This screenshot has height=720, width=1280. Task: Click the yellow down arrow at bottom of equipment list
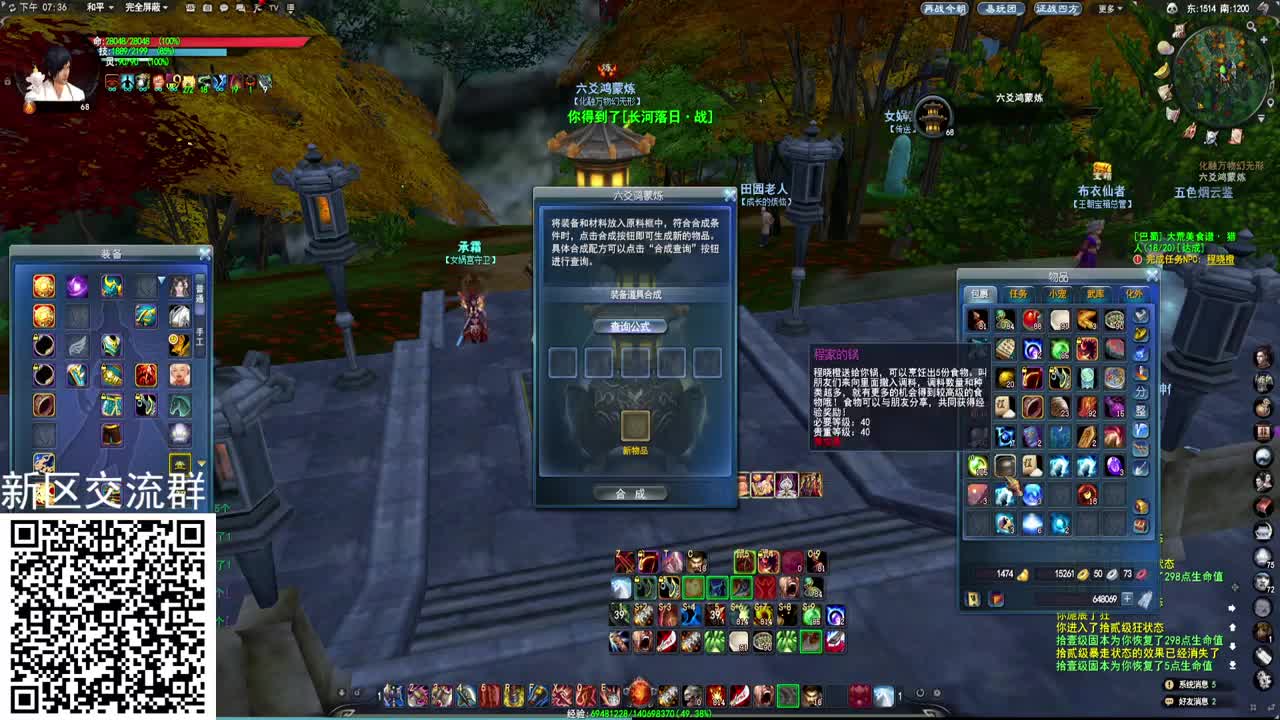pos(202,461)
